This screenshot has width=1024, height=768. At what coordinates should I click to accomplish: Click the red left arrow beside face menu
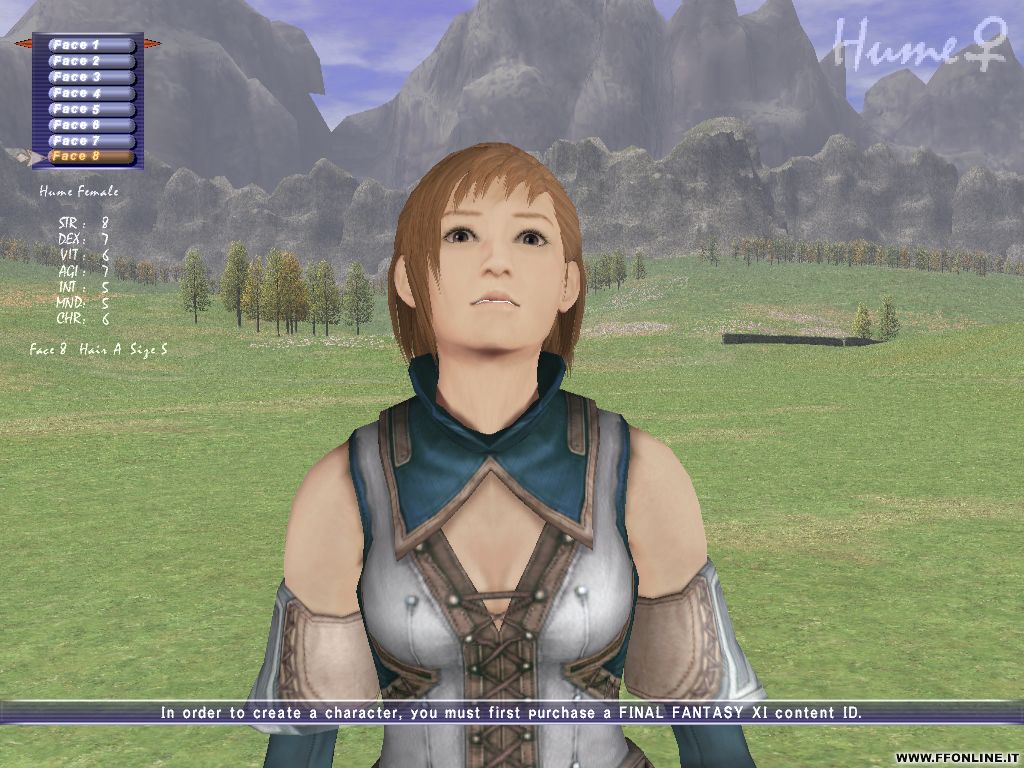click(22, 44)
